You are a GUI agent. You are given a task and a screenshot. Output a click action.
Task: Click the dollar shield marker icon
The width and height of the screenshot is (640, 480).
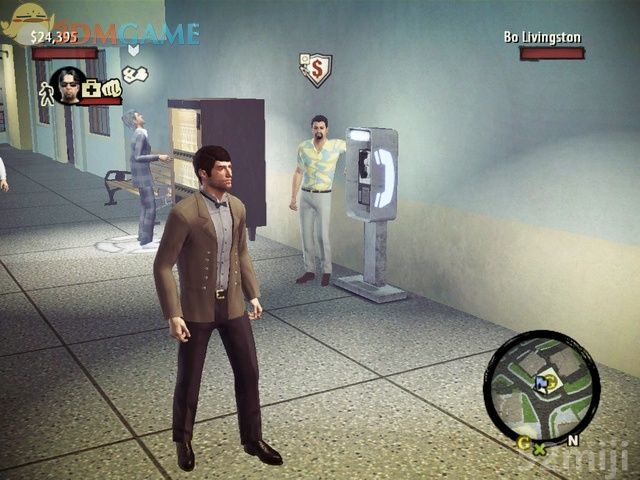coord(315,69)
